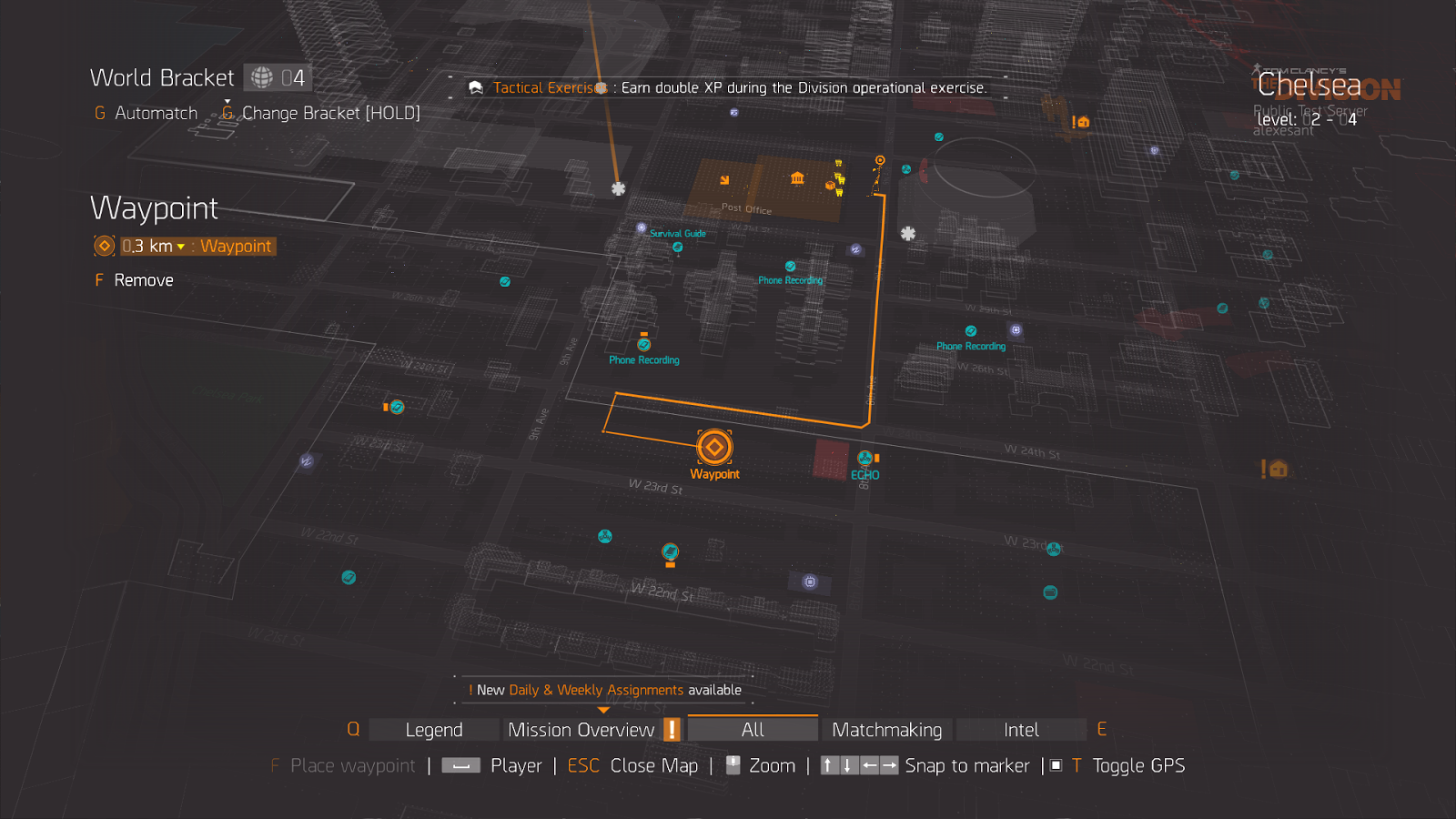Screen dimensions: 1456x819
Task: Open the Legend panel
Action: click(x=432, y=729)
